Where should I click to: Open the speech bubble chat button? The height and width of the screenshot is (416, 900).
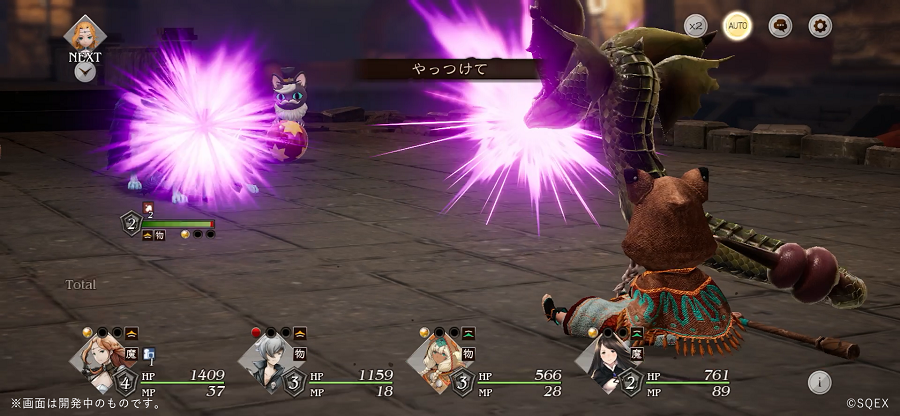(x=780, y=26)
